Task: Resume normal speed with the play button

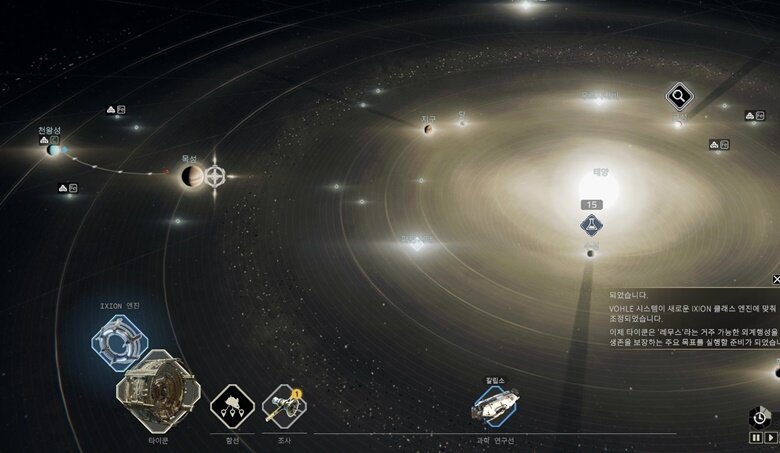Action: click(x=771, y=437)
